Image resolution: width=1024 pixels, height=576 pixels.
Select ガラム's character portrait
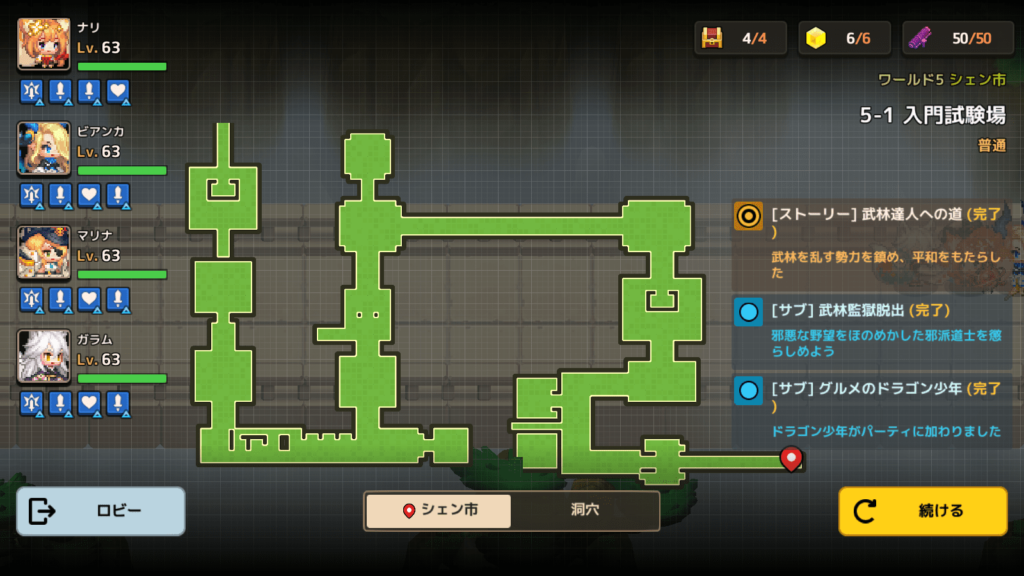44,357
